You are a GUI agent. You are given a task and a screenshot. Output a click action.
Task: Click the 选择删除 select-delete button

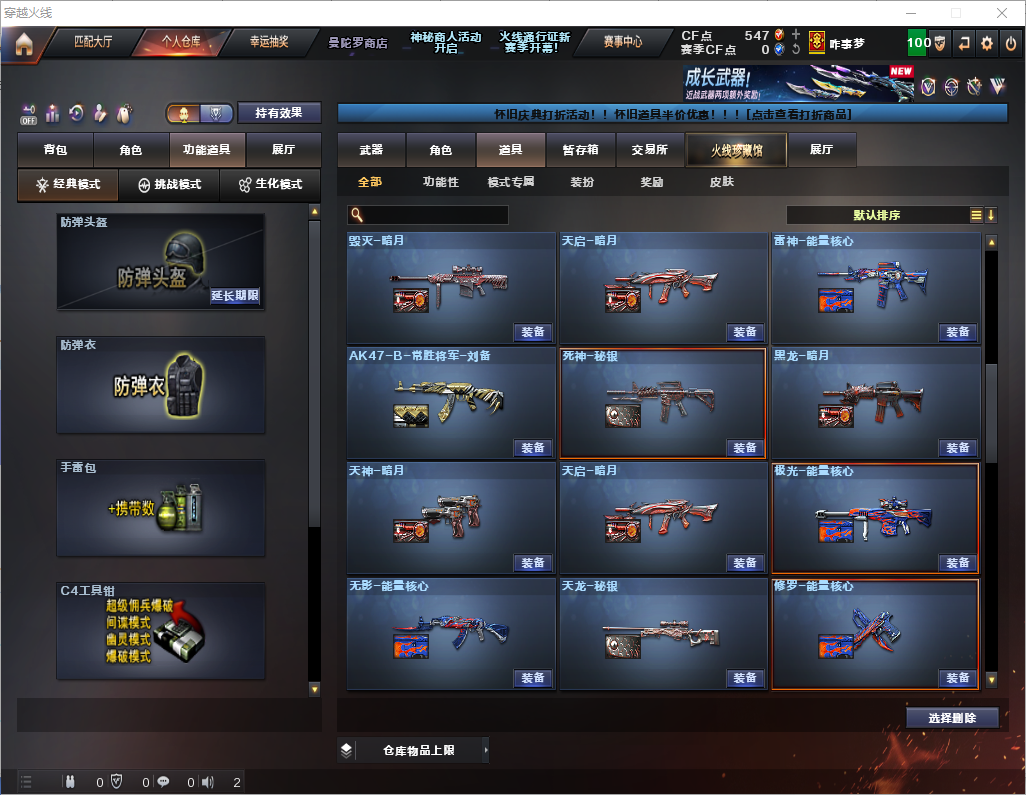[x=952, y=718]
